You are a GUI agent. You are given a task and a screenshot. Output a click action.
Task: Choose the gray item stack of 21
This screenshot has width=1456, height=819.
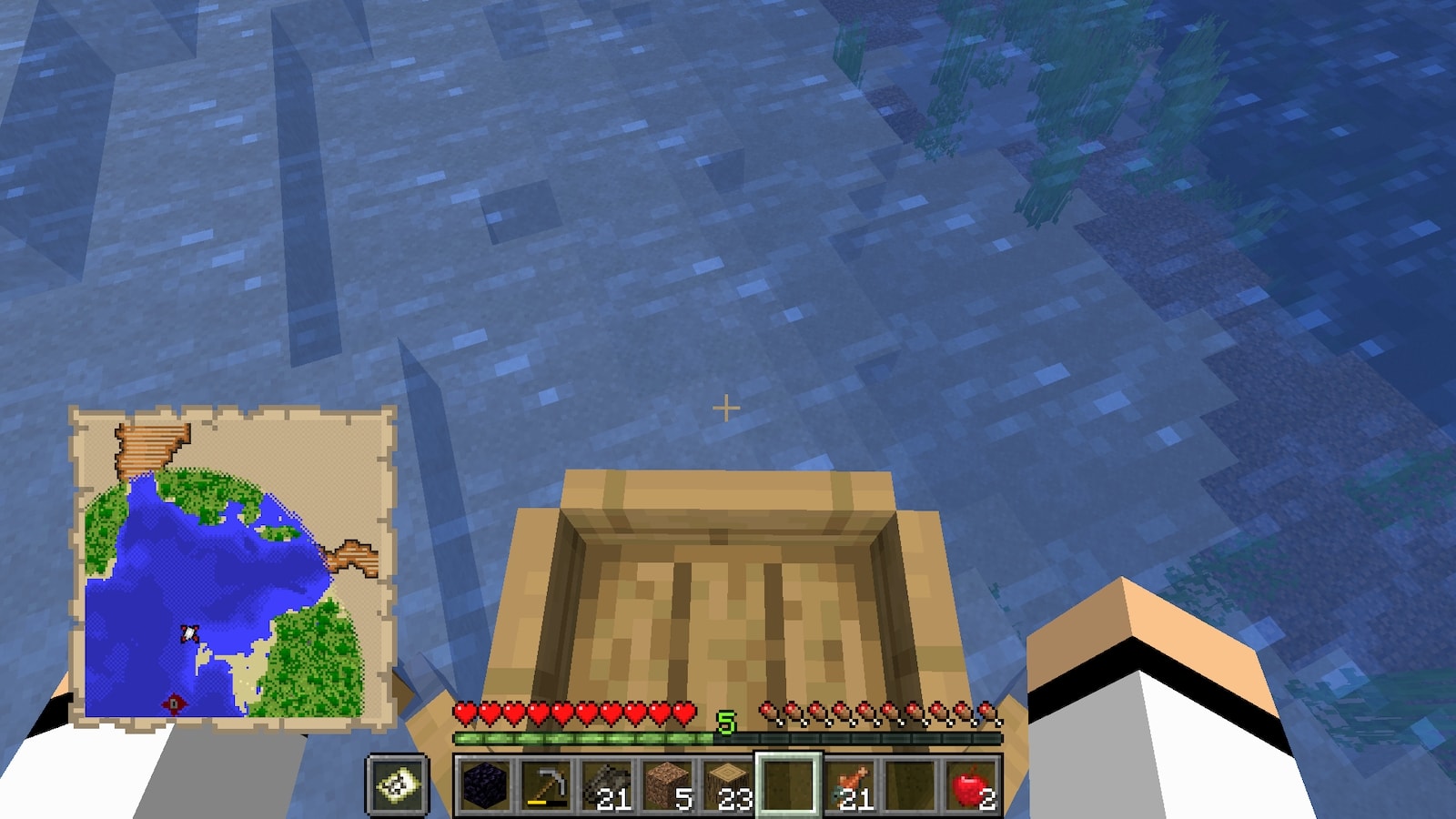tap(607, 784)
